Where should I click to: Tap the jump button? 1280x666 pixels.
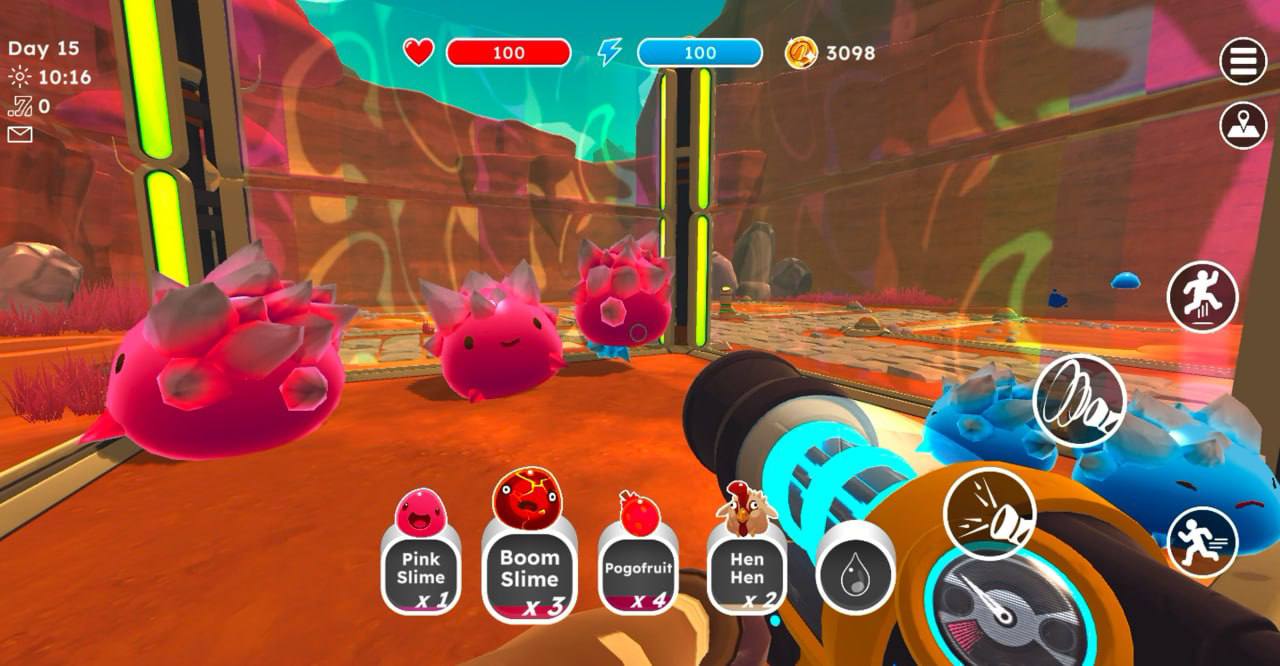1202,297
